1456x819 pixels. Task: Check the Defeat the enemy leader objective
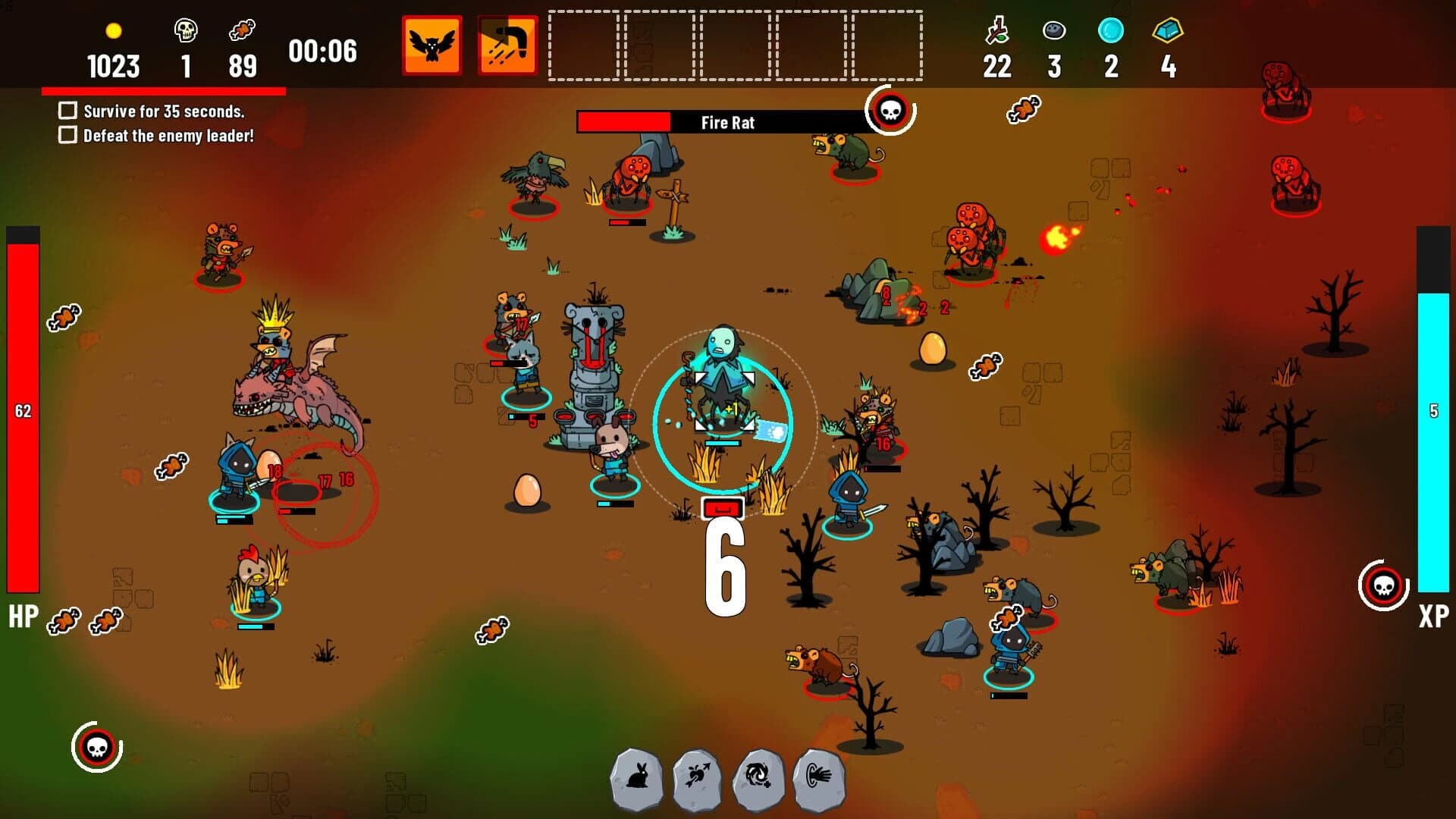pos(67,136)
